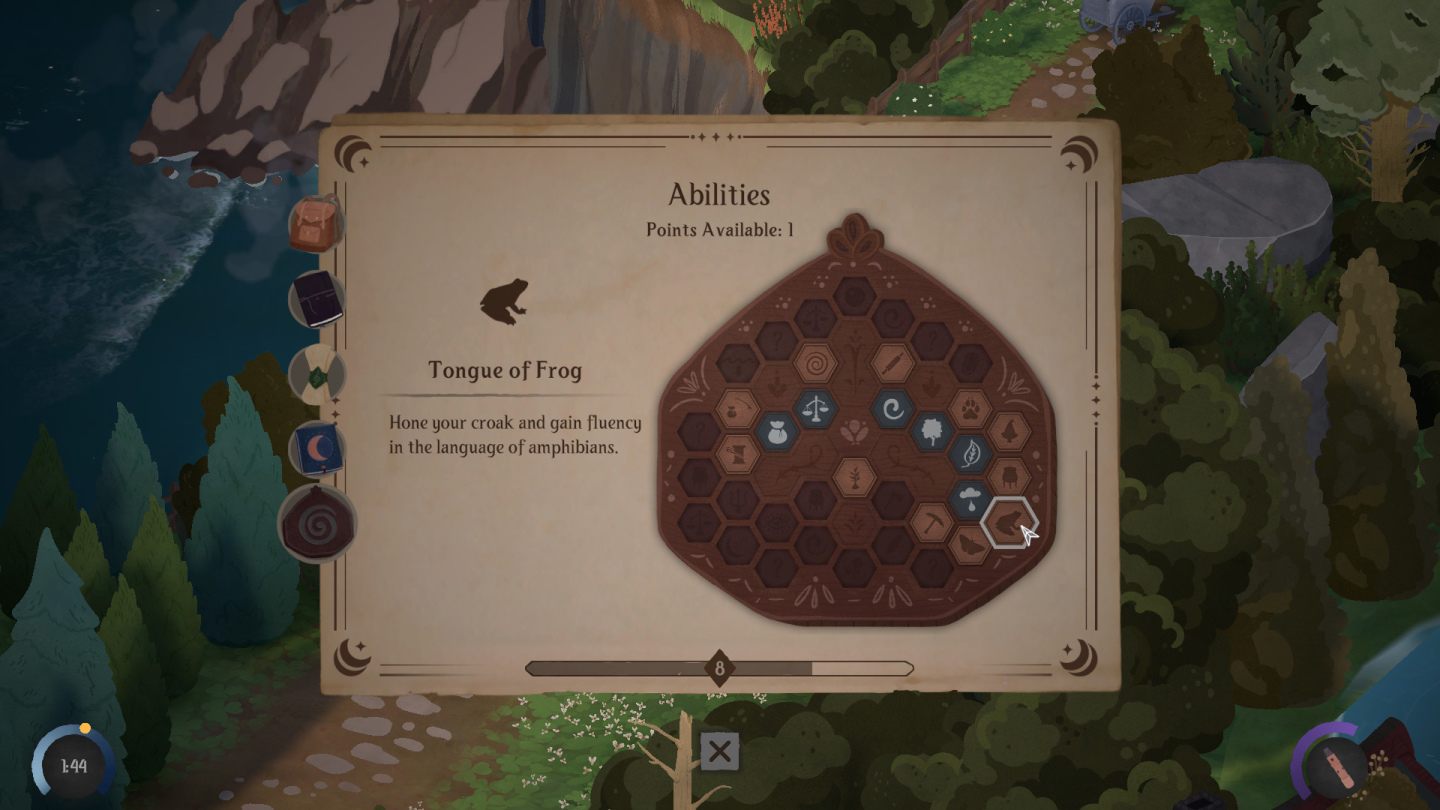Open the blue moon spellbook
1440x810 pixels.
pos(317,450)
